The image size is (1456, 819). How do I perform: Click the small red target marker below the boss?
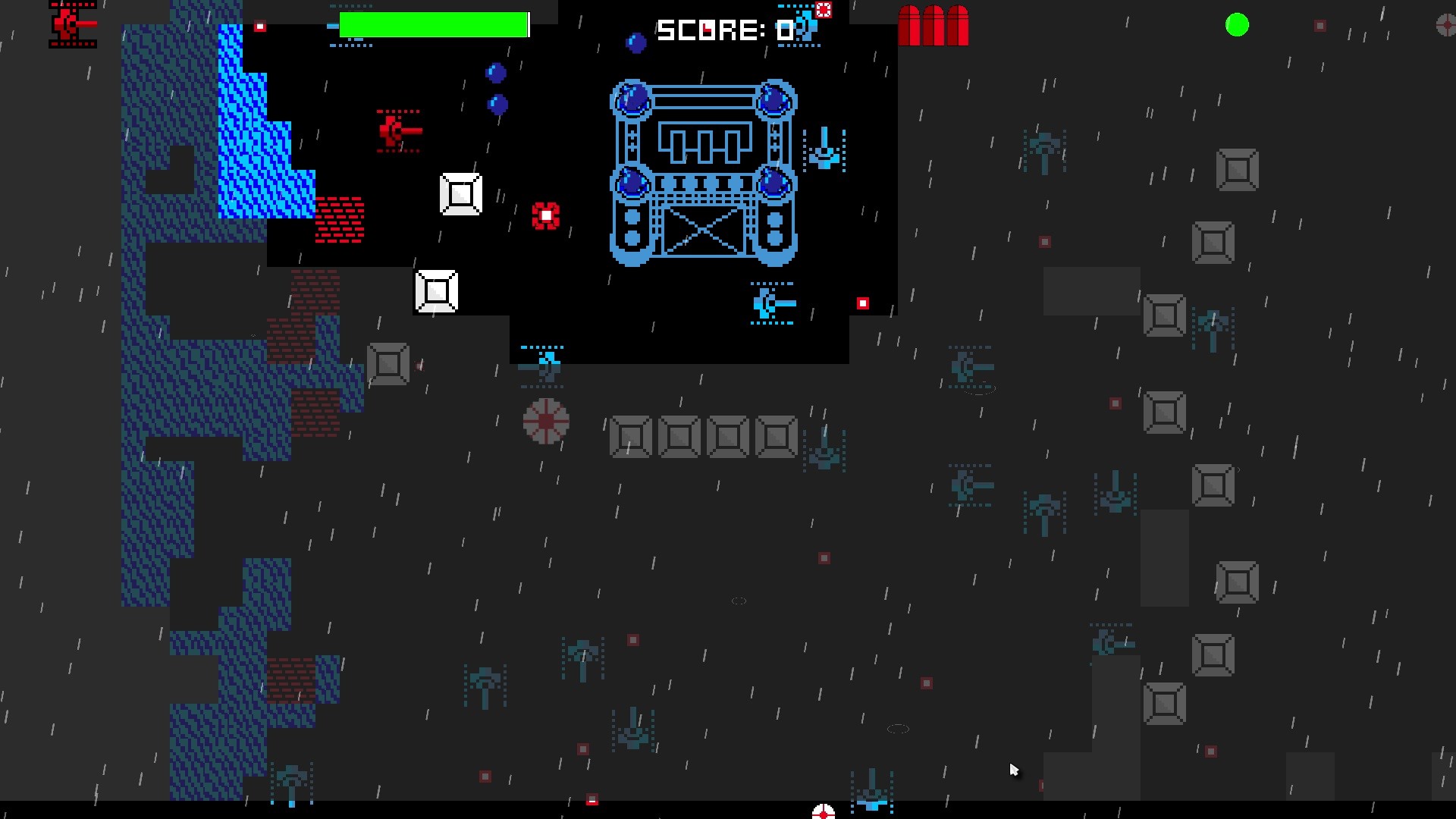[x=862, y=303]
